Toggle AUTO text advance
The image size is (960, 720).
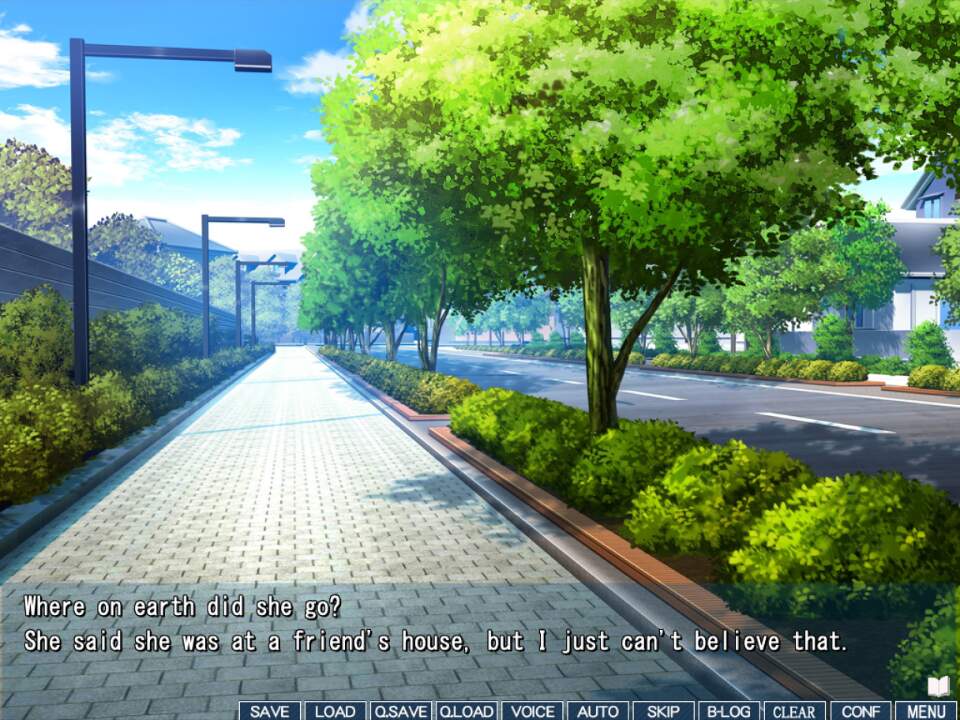(x=598, y=711)
